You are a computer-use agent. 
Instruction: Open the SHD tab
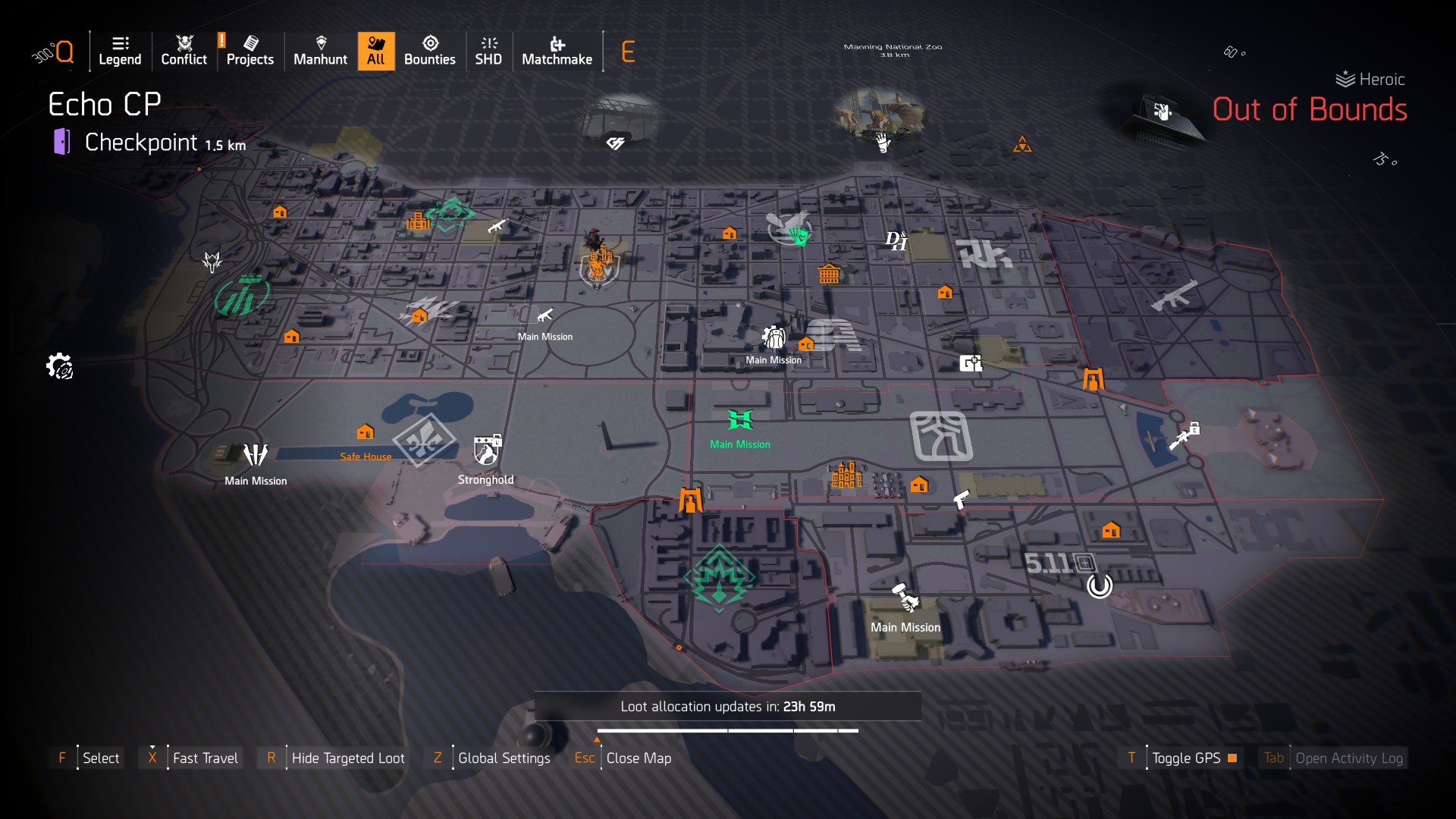pyautogui.click(x=488, y=51)
